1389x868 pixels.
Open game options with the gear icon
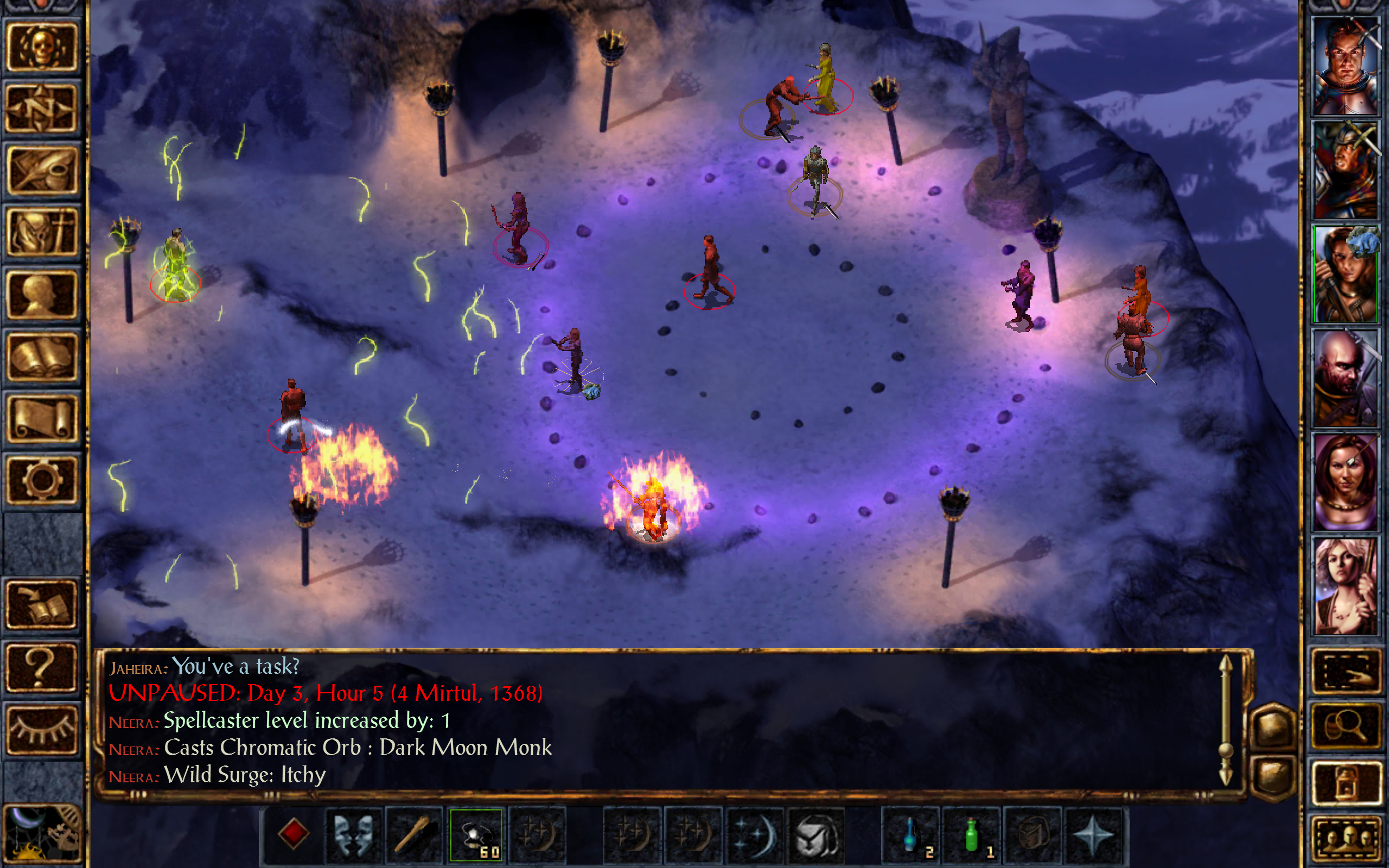point(43,480)
